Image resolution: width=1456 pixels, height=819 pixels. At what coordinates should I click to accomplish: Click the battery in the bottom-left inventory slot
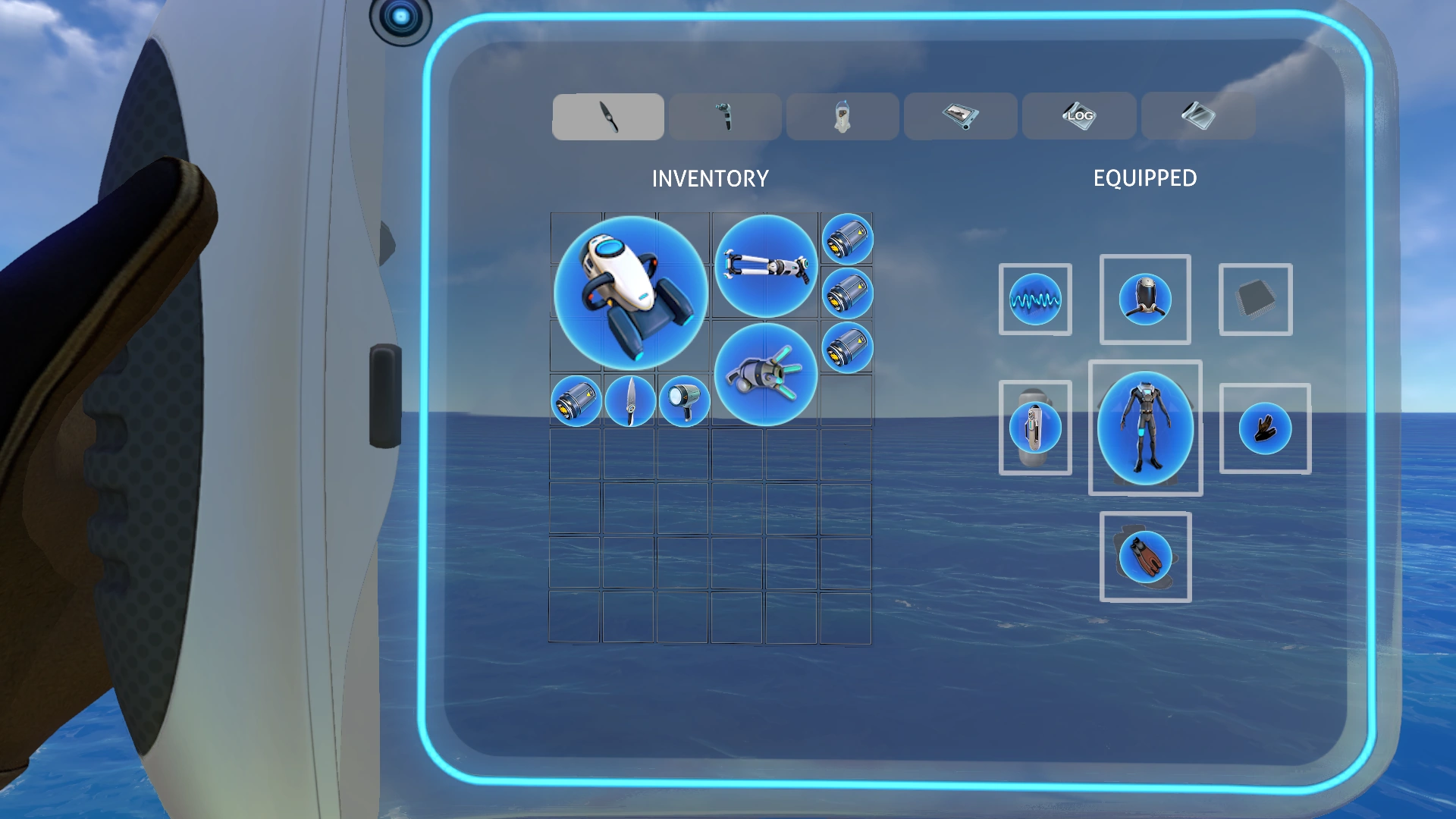pos(575,400)
